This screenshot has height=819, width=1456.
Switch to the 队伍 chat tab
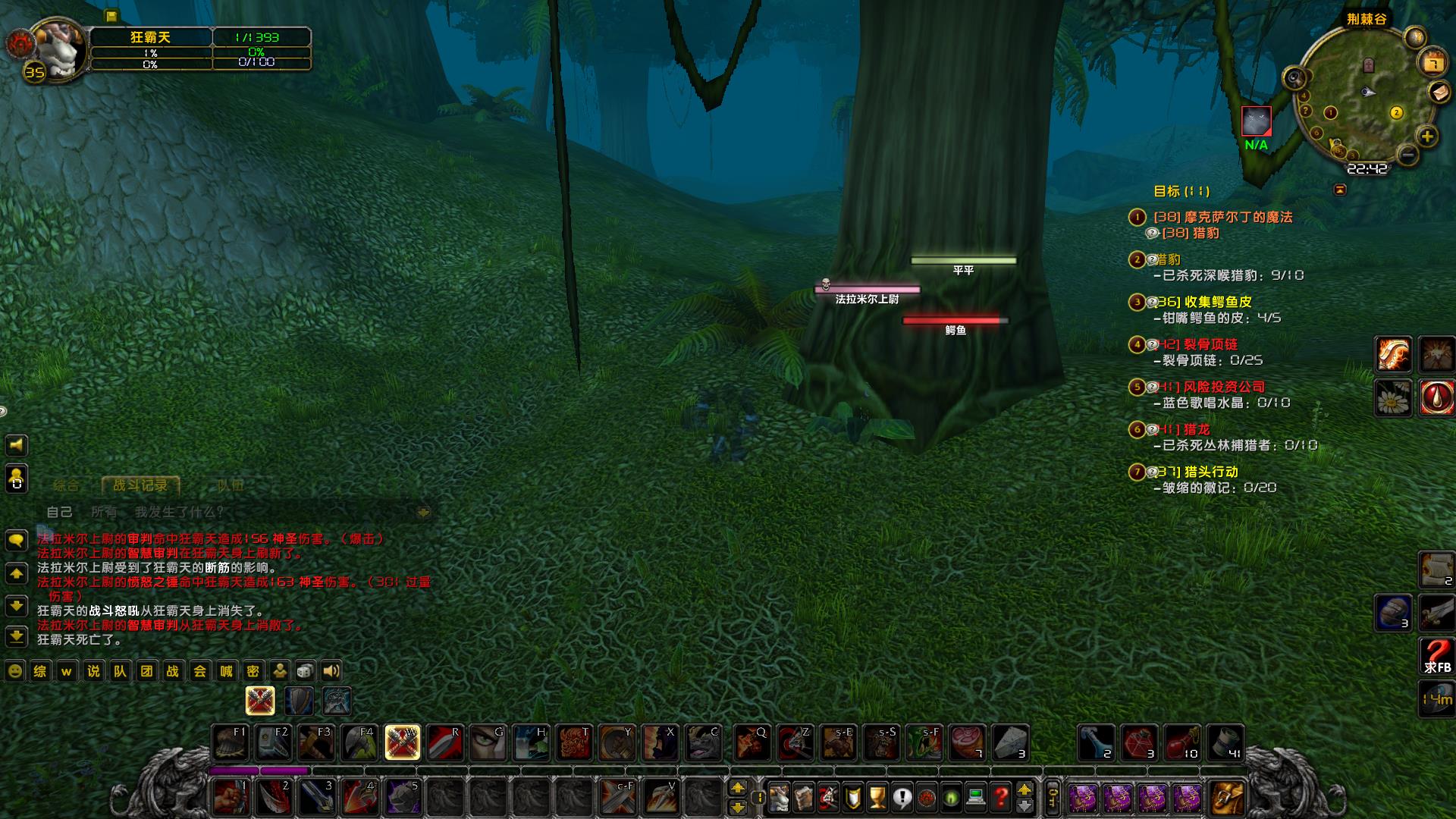pyautogui.click(x=230, y=485)
